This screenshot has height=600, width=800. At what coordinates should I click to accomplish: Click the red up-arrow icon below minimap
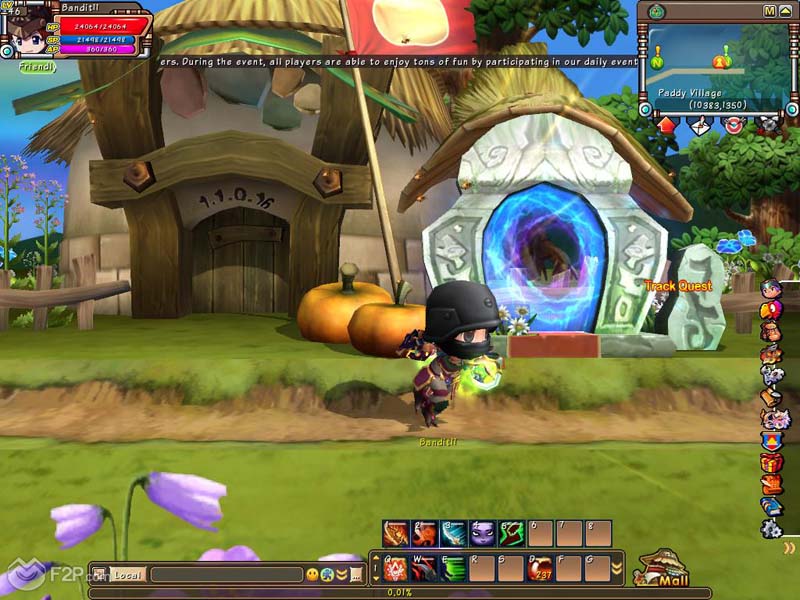click(667, 126)
